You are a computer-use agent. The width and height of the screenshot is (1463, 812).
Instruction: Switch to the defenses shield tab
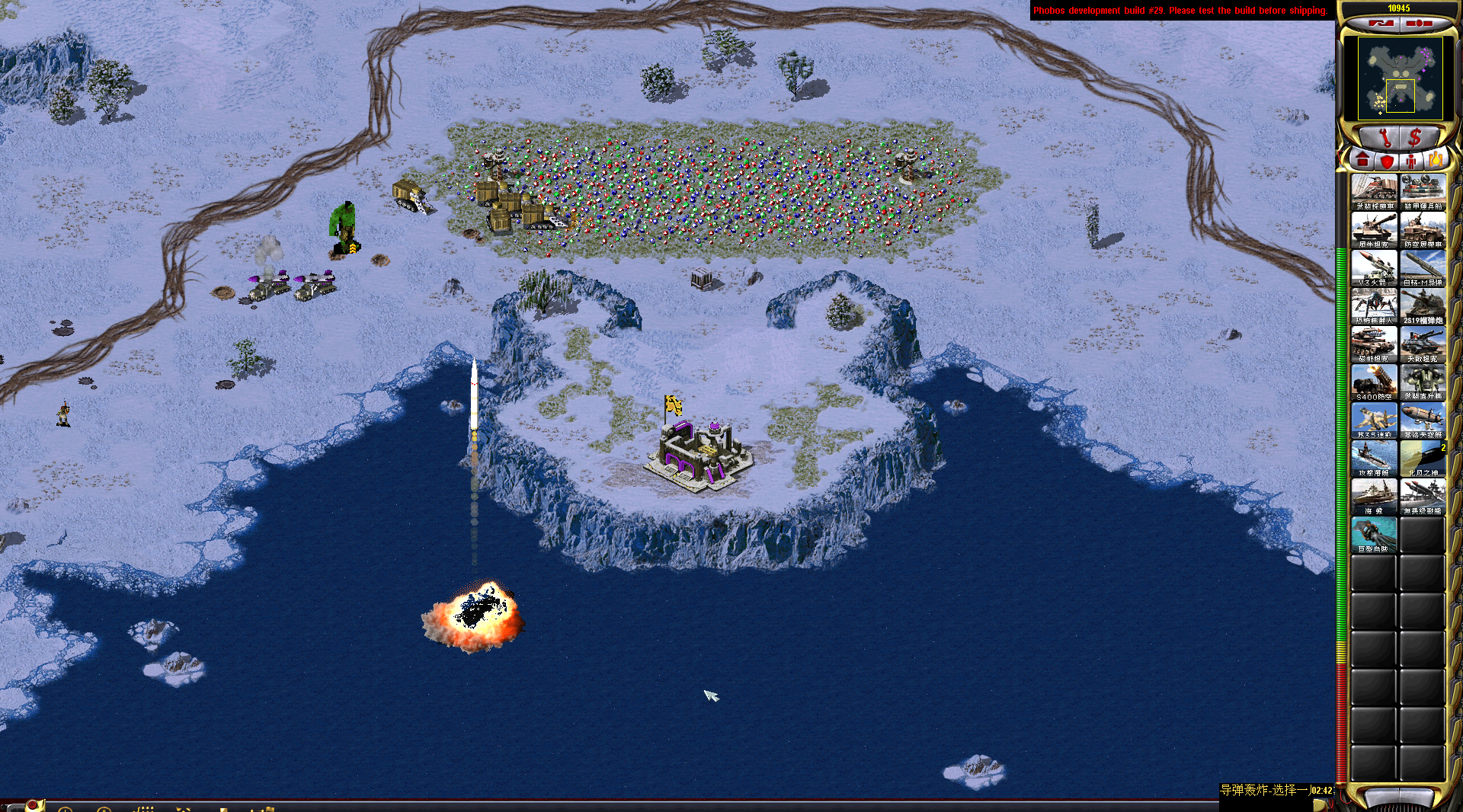1388,161
